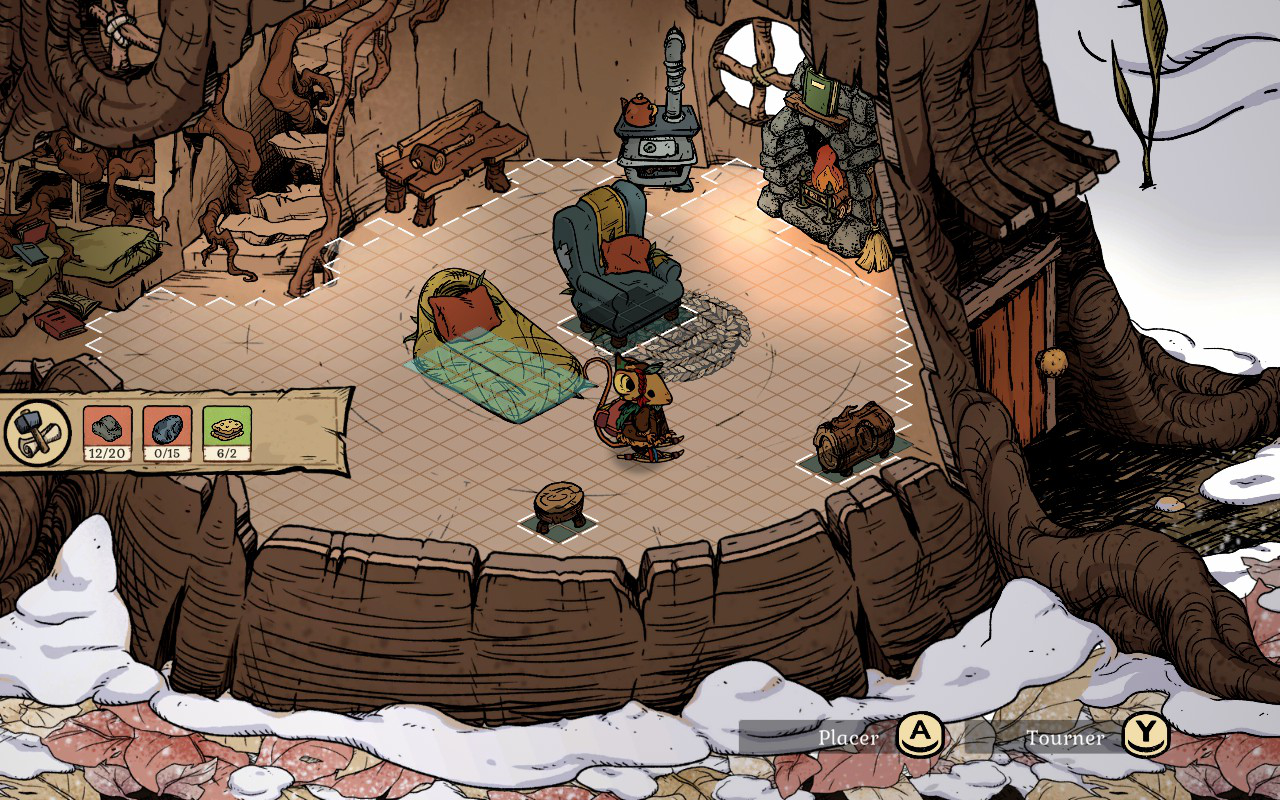
Task: Click the hammer and blueprint crafting icon
Action: point(37,432)
